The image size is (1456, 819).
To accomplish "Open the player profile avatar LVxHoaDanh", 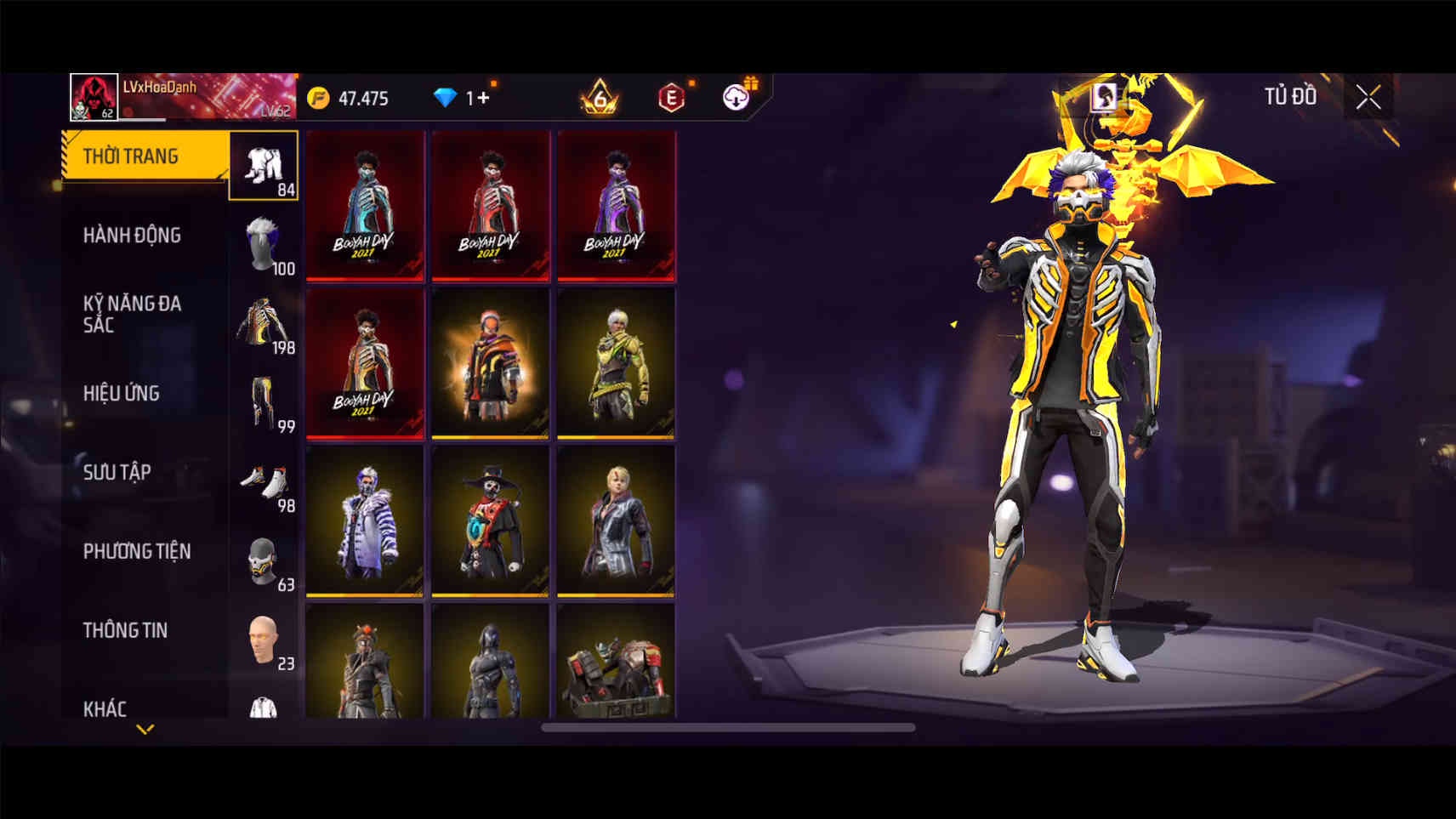I will [94, 97].
